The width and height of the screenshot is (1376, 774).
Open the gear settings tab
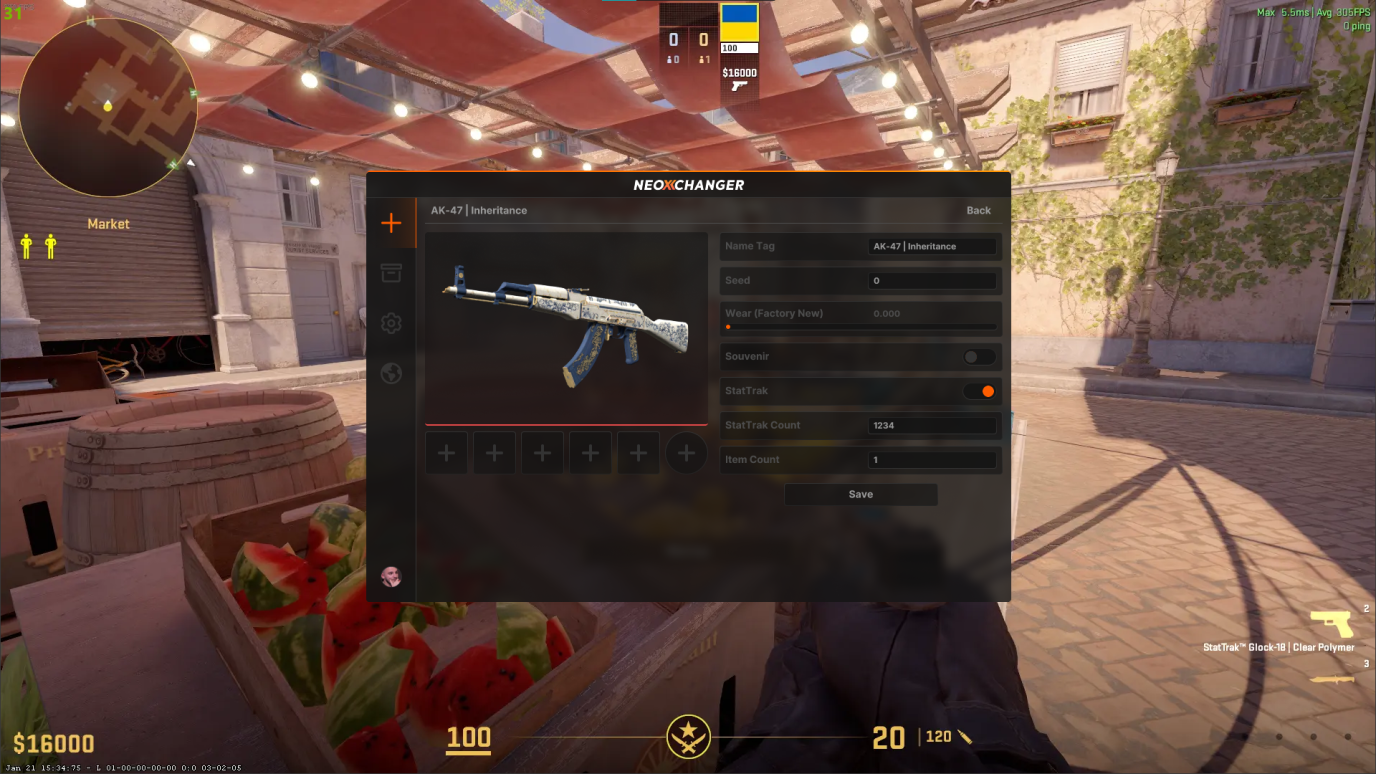tap(391, 323)
